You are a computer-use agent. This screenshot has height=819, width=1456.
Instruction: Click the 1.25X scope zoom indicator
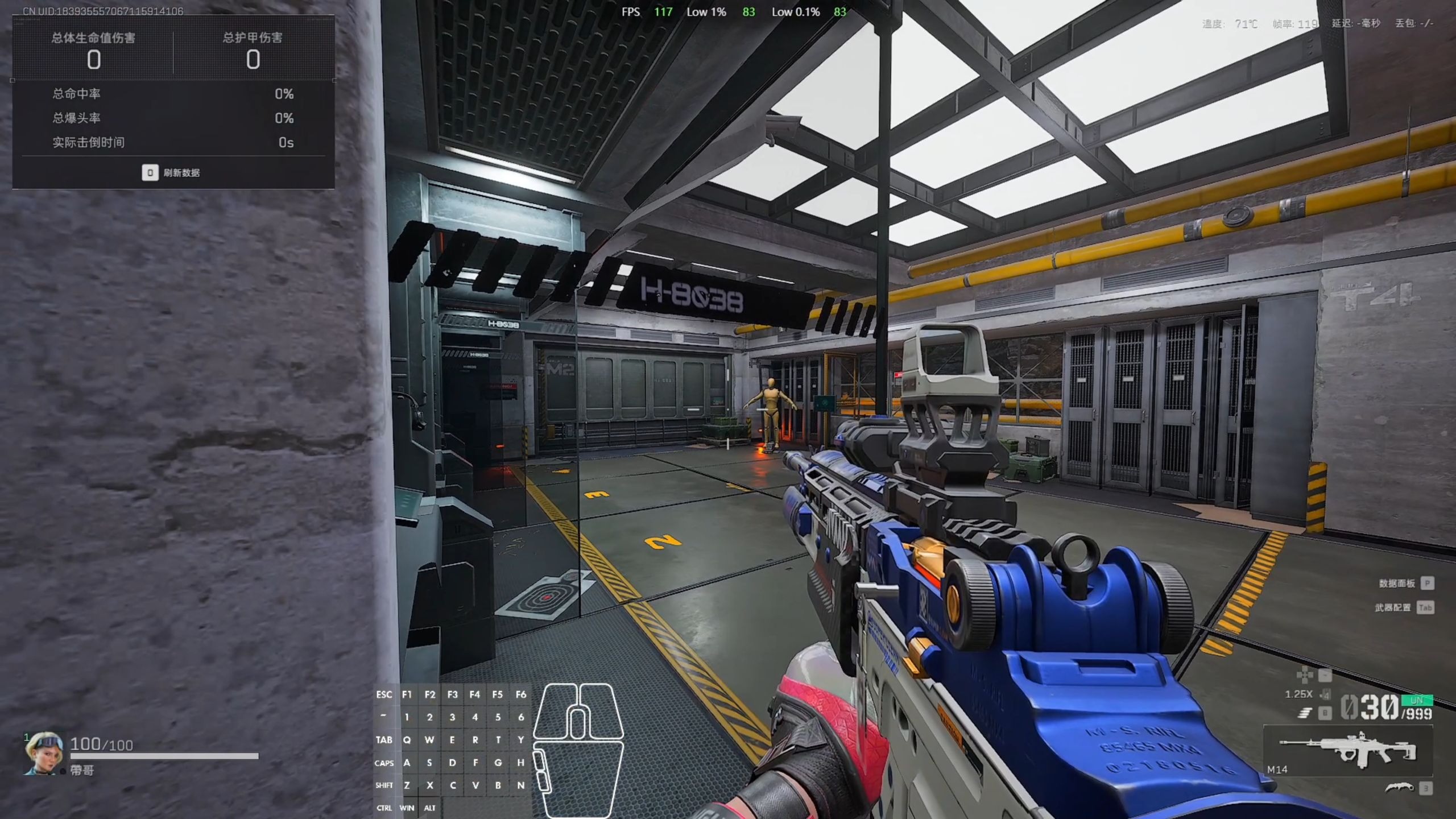[1298, 694]
